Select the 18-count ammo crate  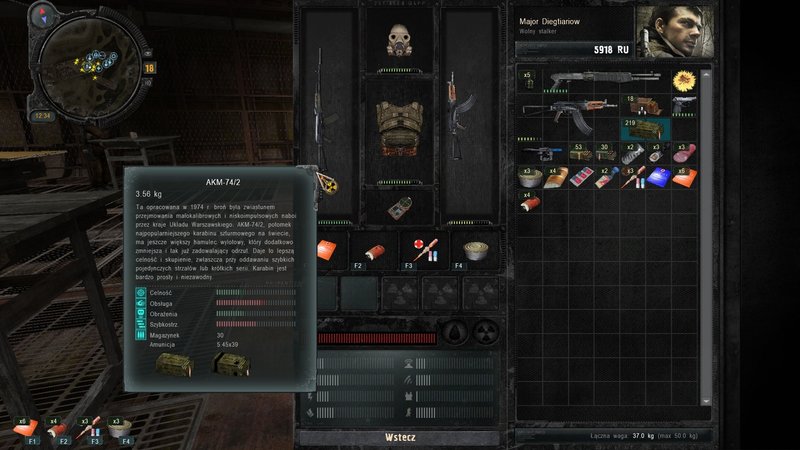tap(640, 103)
